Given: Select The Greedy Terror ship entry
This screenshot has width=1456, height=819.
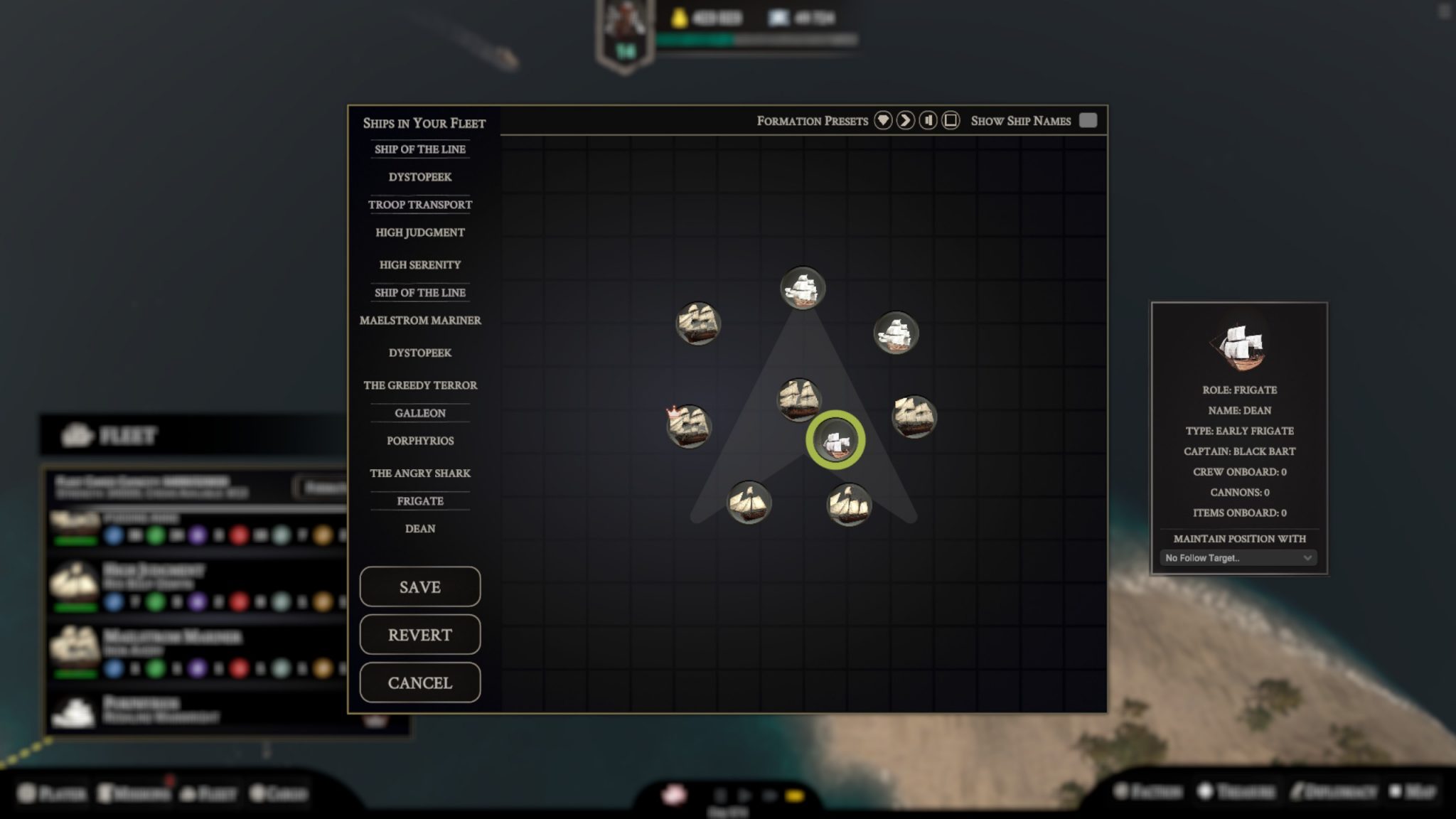Looking at the screenshot, I should click(x=419, y=385).
